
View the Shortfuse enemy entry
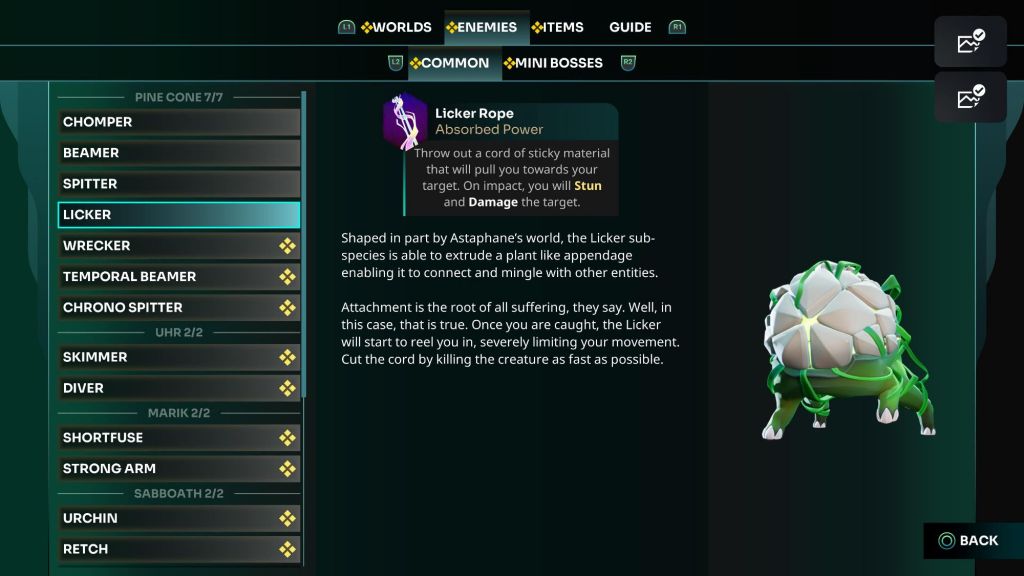coord(179,438)
